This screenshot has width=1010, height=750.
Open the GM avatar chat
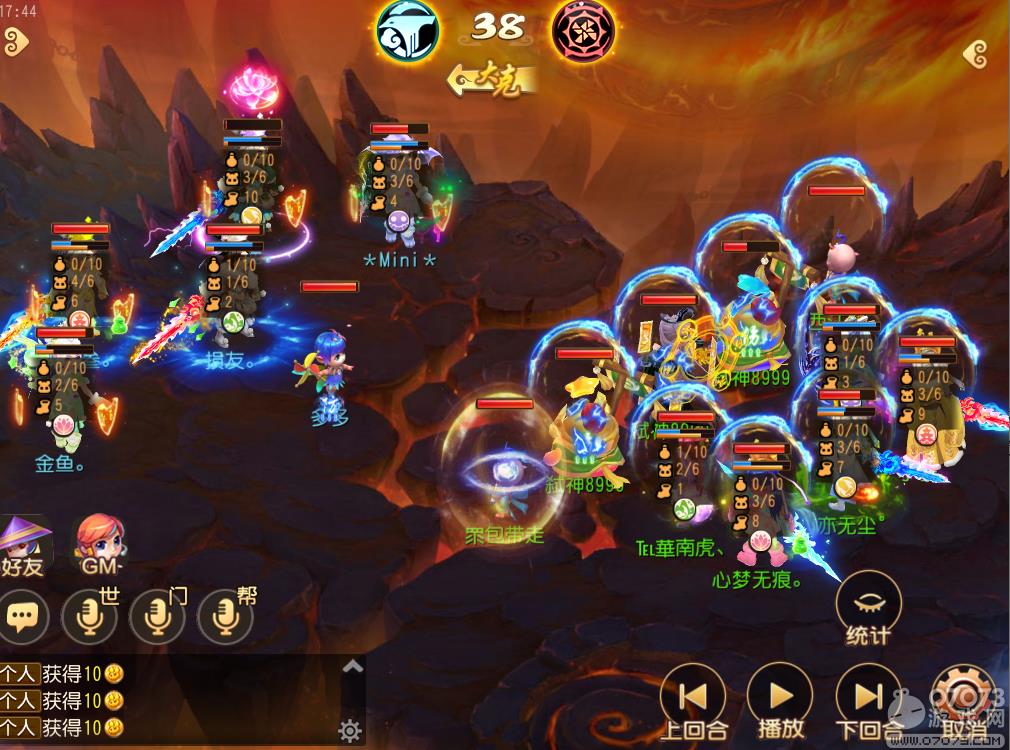[x=100, y=545]
